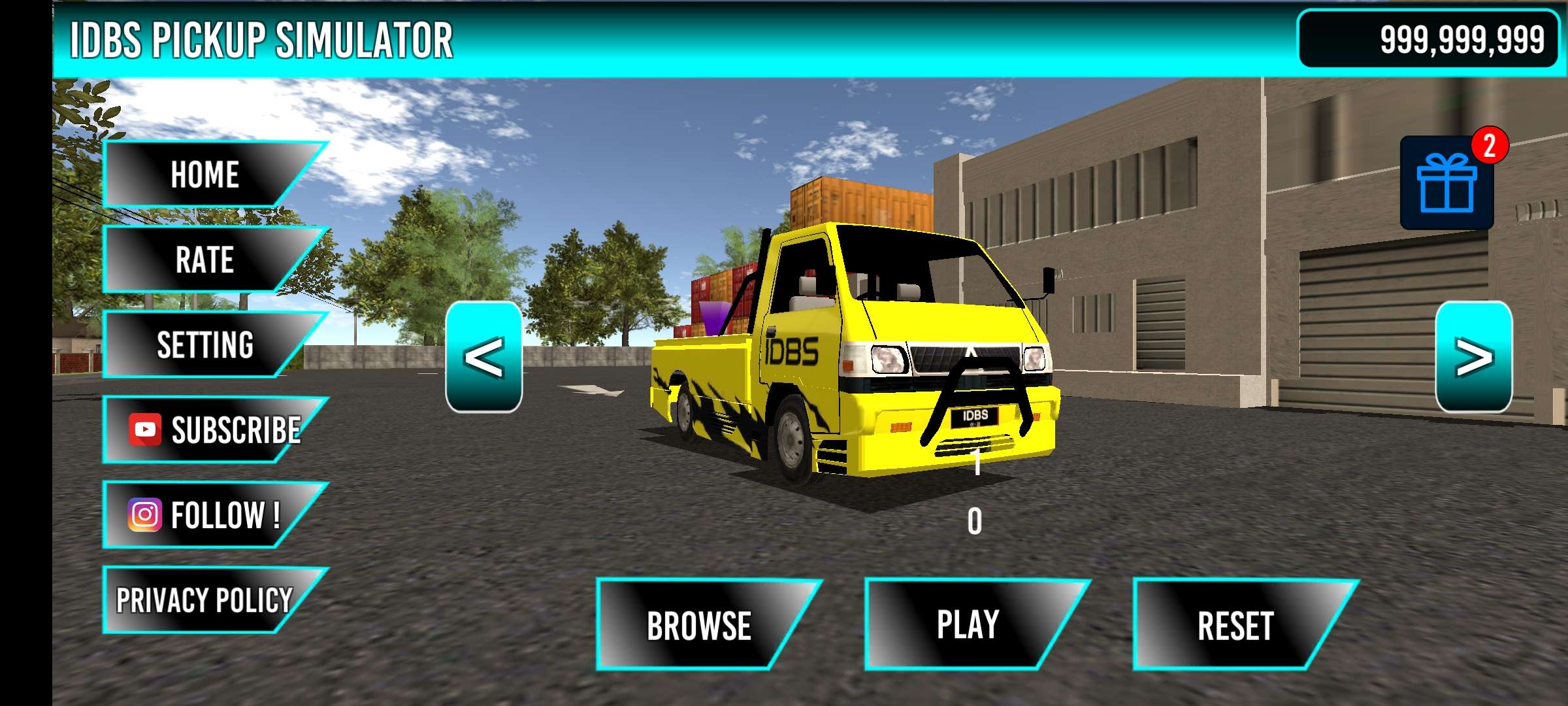The image size is (1568, 706).
Task: Select the Instagram FOLLOW button
Action: pyautogui.click(x=206, y=514)
